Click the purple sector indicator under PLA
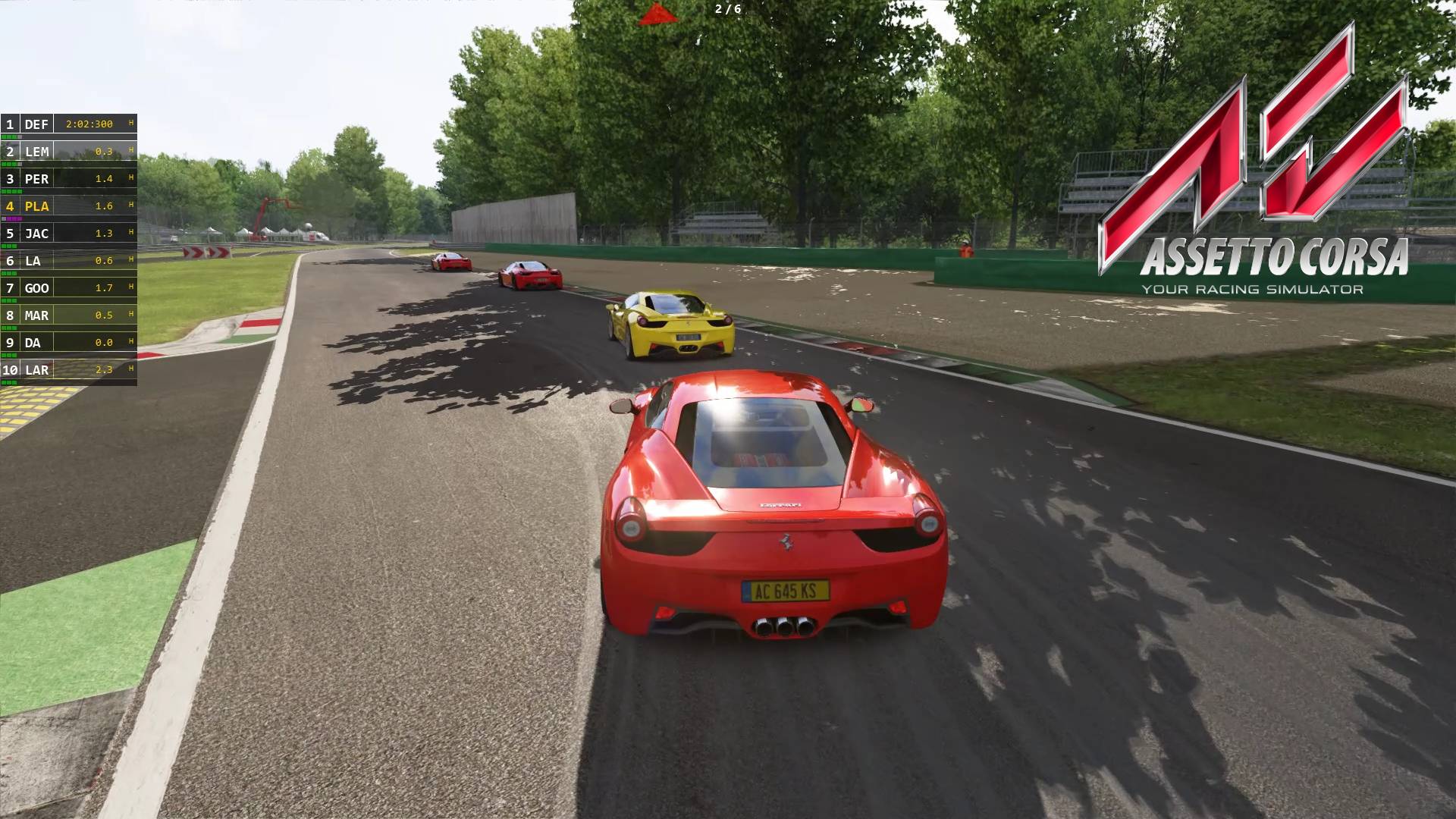Screen dimensions: 1456x819 [15, 218]
